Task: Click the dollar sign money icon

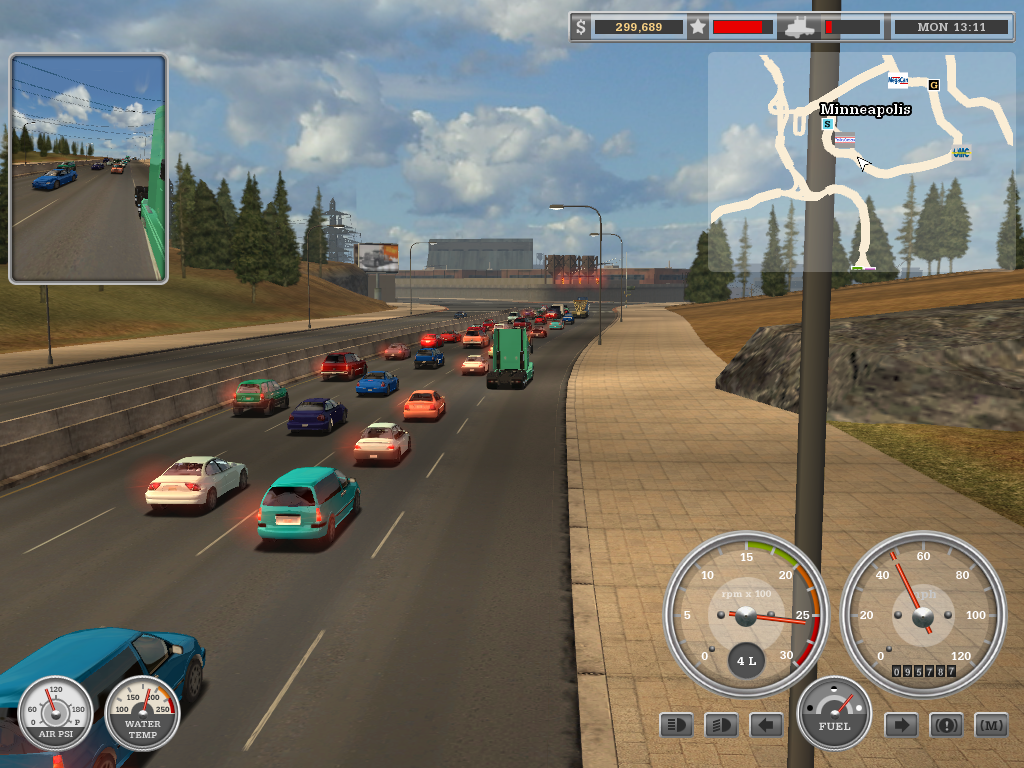Action: (x=582, y=27)
